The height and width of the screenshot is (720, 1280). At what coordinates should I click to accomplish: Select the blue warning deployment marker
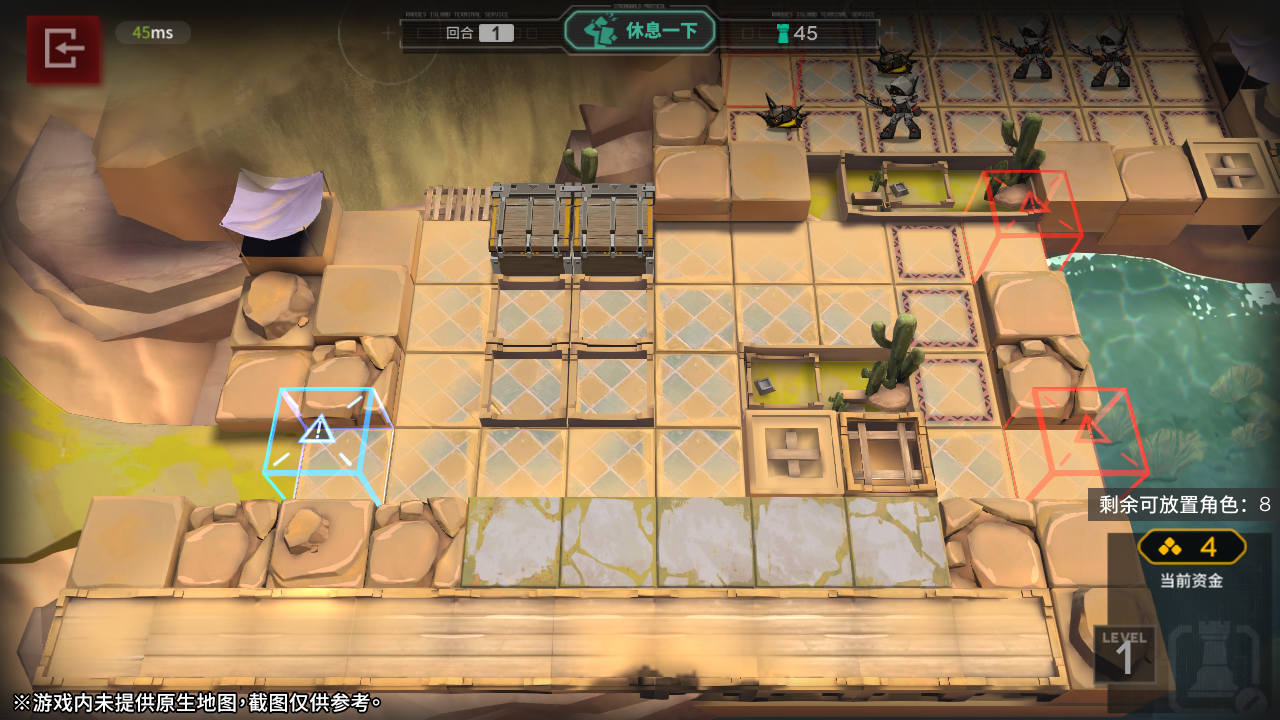tap(320, 432)
